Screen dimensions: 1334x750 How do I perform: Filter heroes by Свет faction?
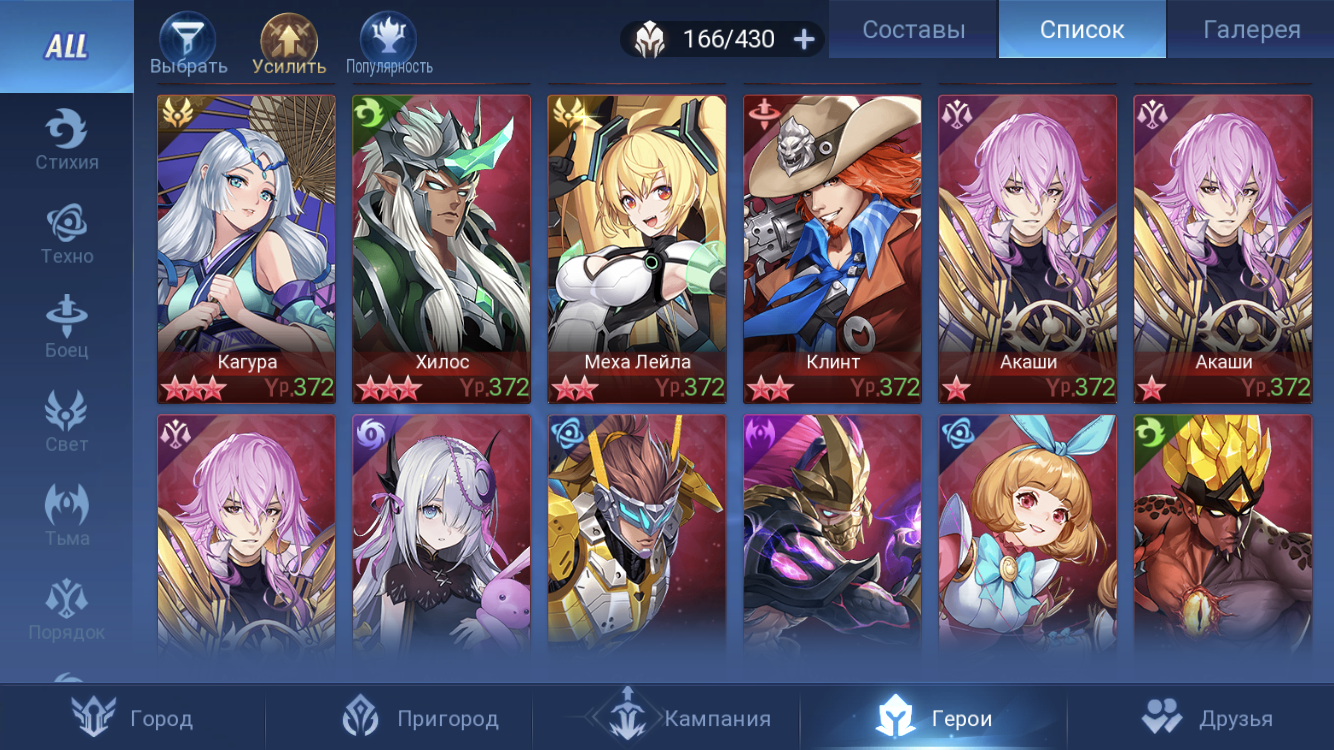(x=67, y=422)
